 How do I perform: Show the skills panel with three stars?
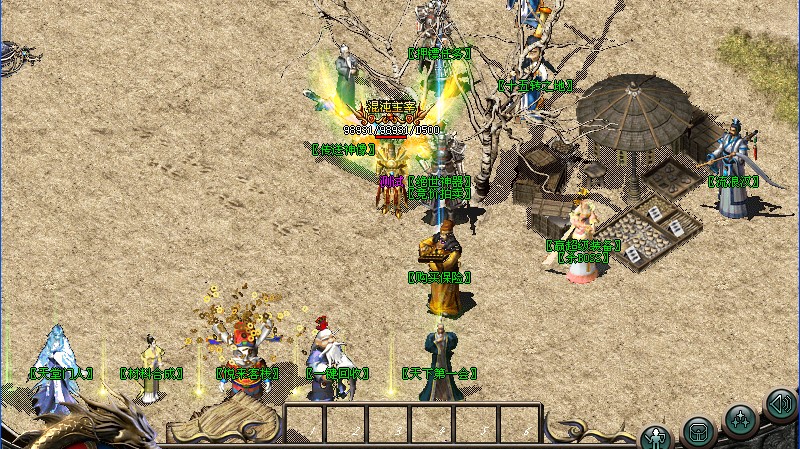pos(741,418)
